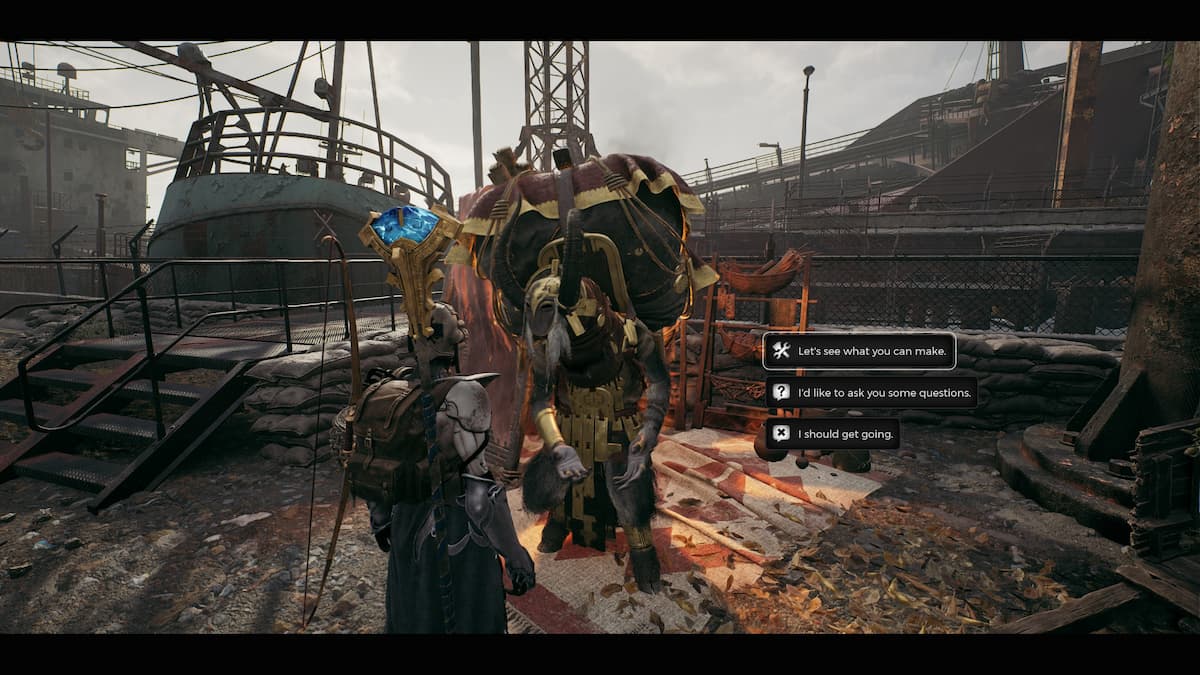Select "I'd like to ask you some questions."

[871, 392]
